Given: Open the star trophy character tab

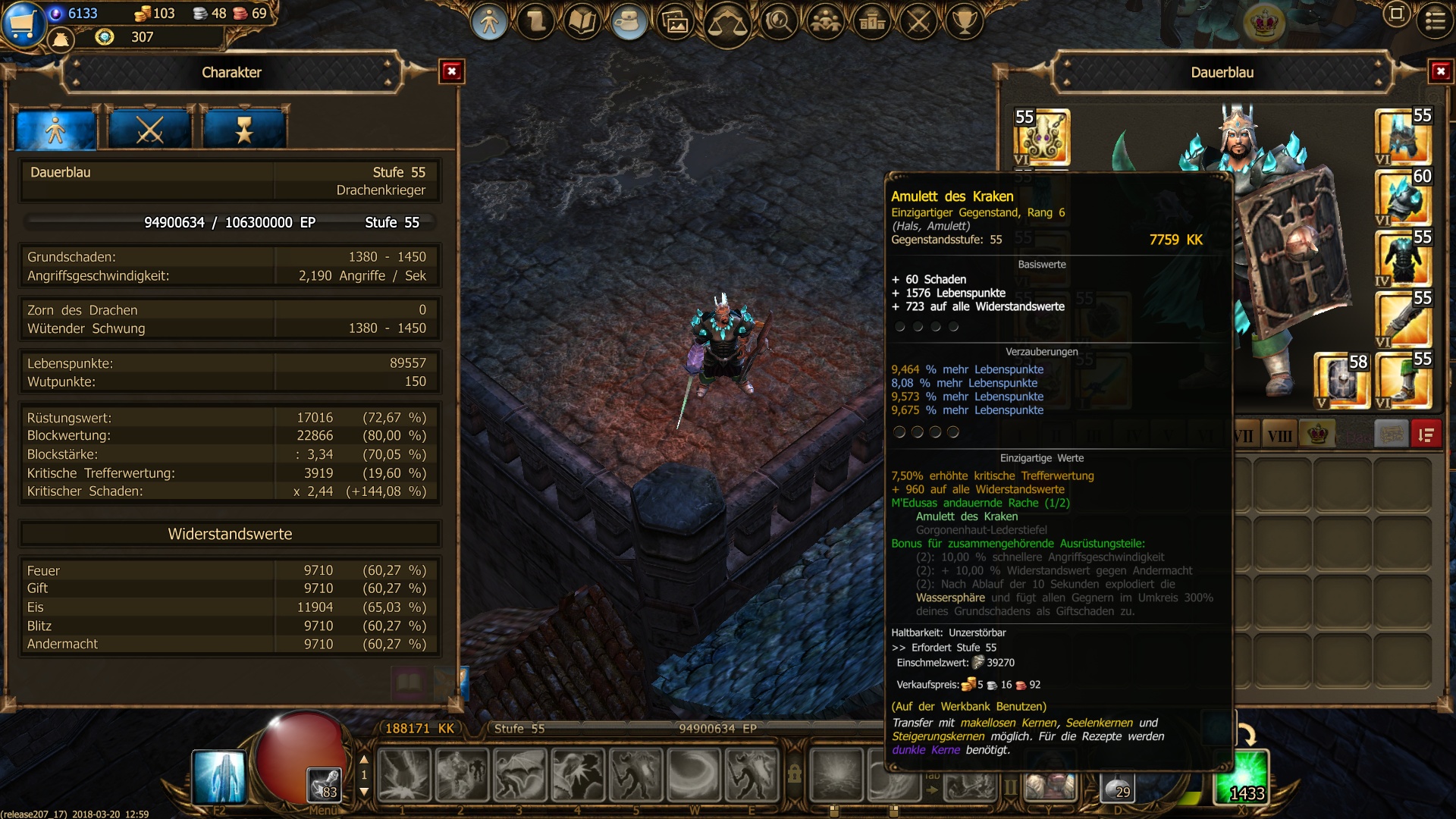Looking at the screenshot, I should coord(244,130).
